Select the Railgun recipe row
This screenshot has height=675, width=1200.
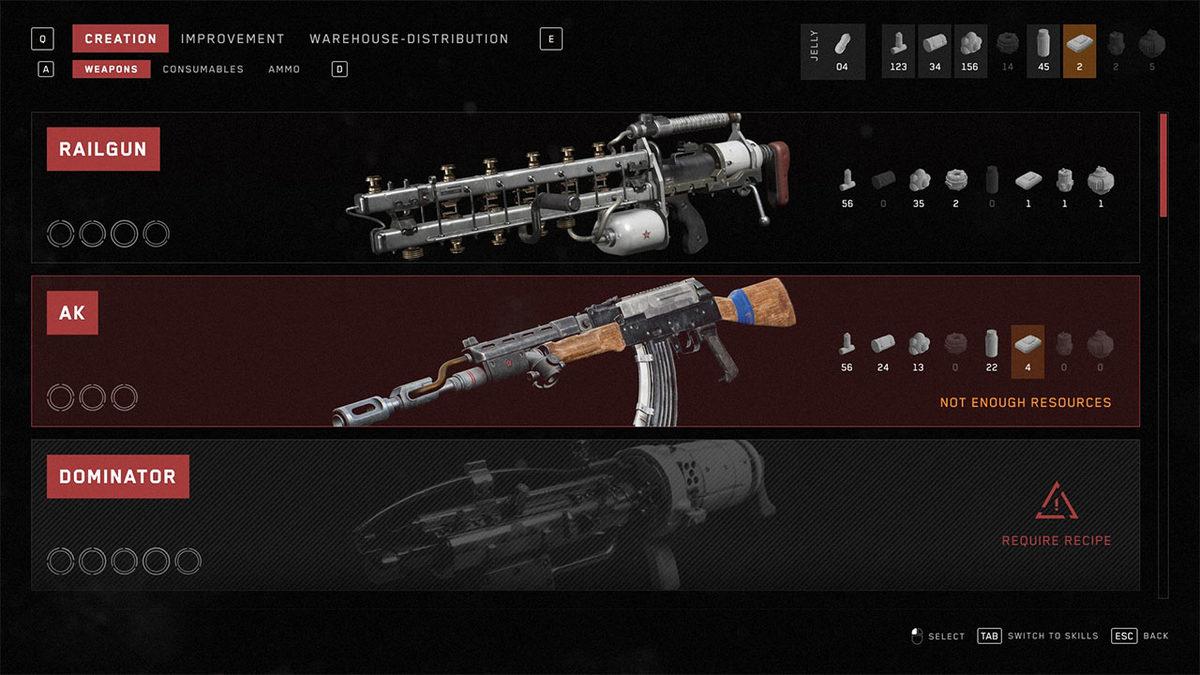[x=585, y=188]
